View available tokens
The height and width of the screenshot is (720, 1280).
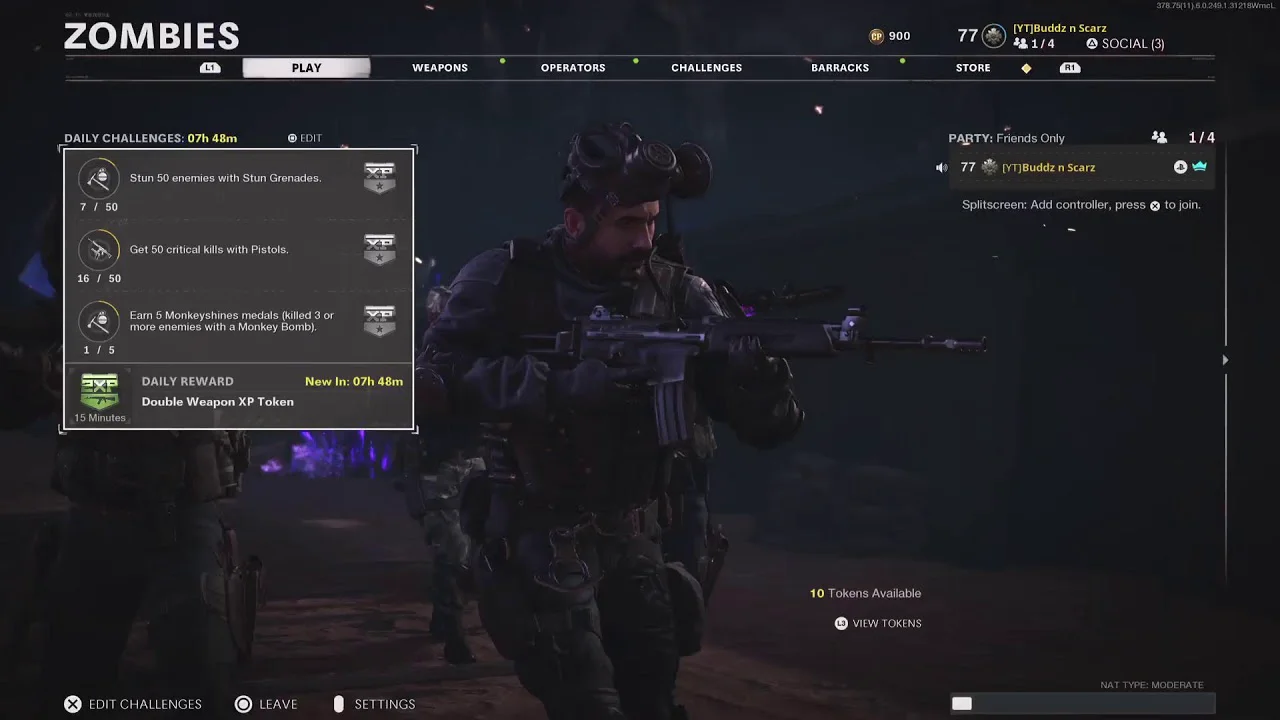(878, 623)
